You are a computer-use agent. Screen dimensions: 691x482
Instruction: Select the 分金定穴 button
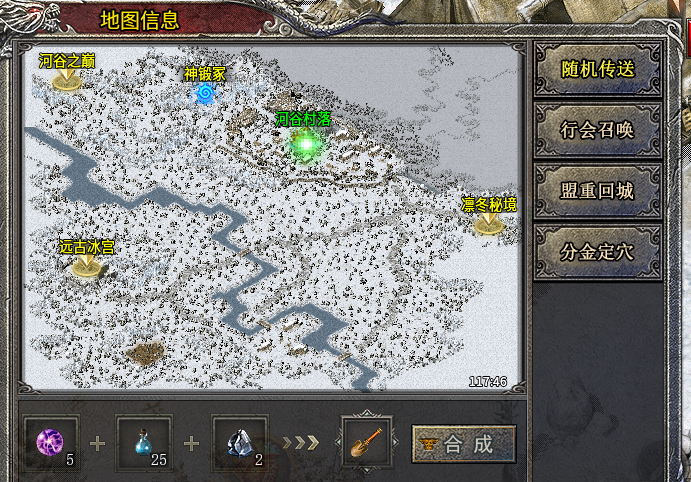597,251
